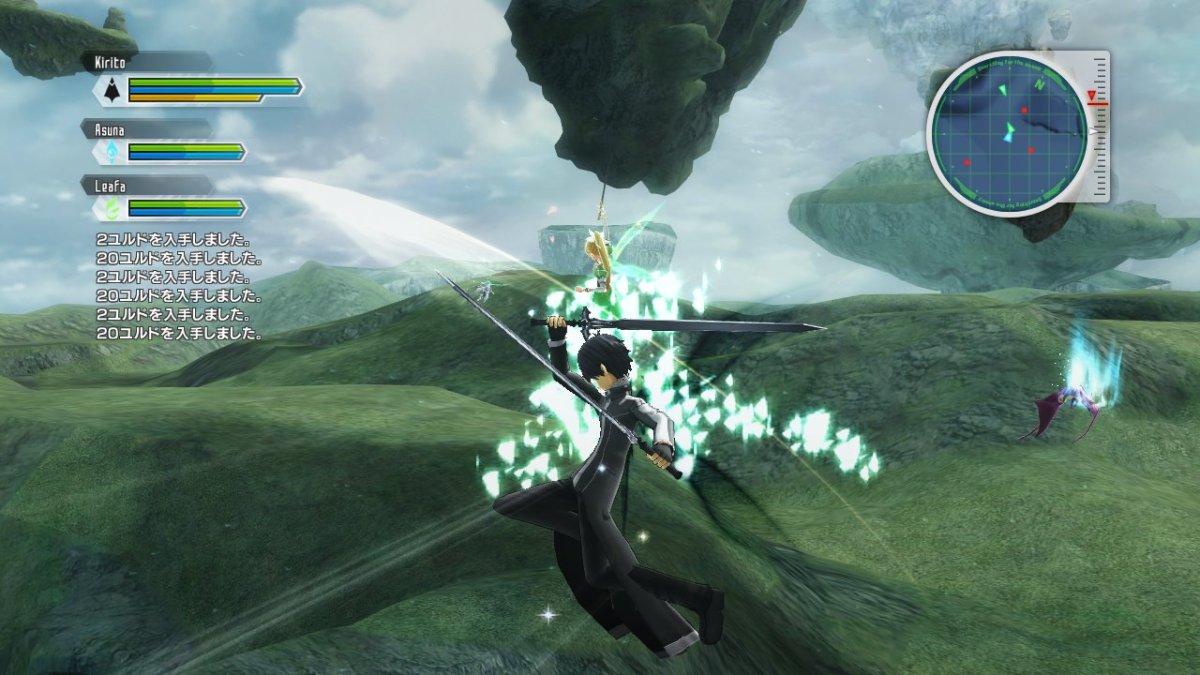Click Kirito's black class icon

tap(111, 90)
